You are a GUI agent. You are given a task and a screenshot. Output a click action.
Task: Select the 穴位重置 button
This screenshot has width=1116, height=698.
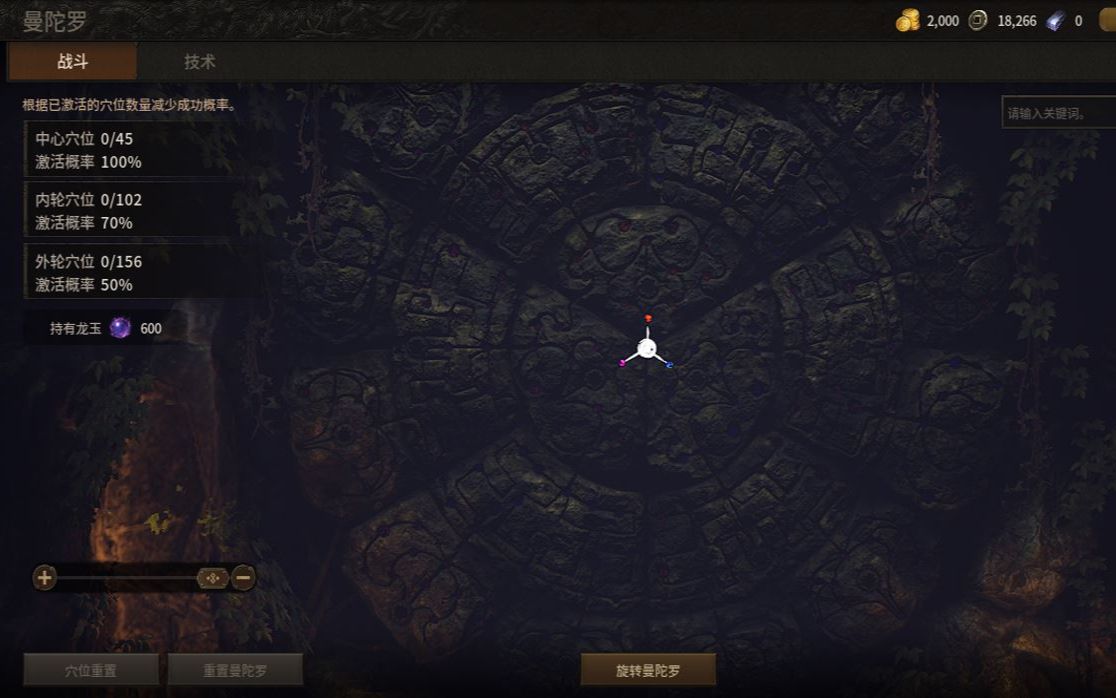click(x=91, y=670)
